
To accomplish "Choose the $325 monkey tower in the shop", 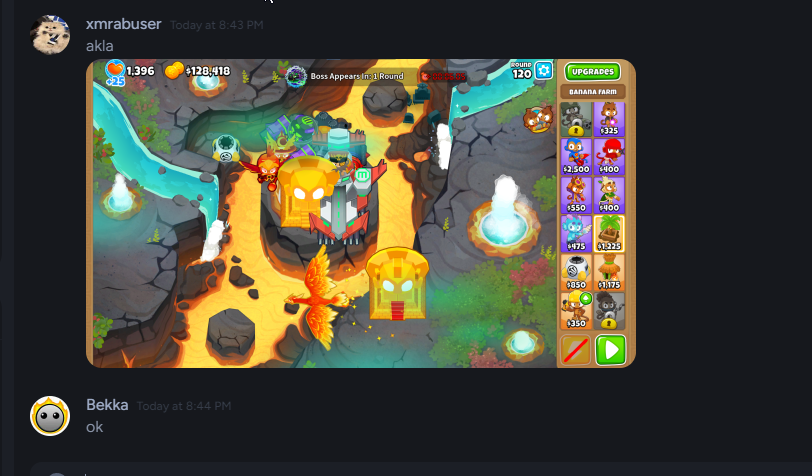I will pyautogui.click(x=609, y=119).
